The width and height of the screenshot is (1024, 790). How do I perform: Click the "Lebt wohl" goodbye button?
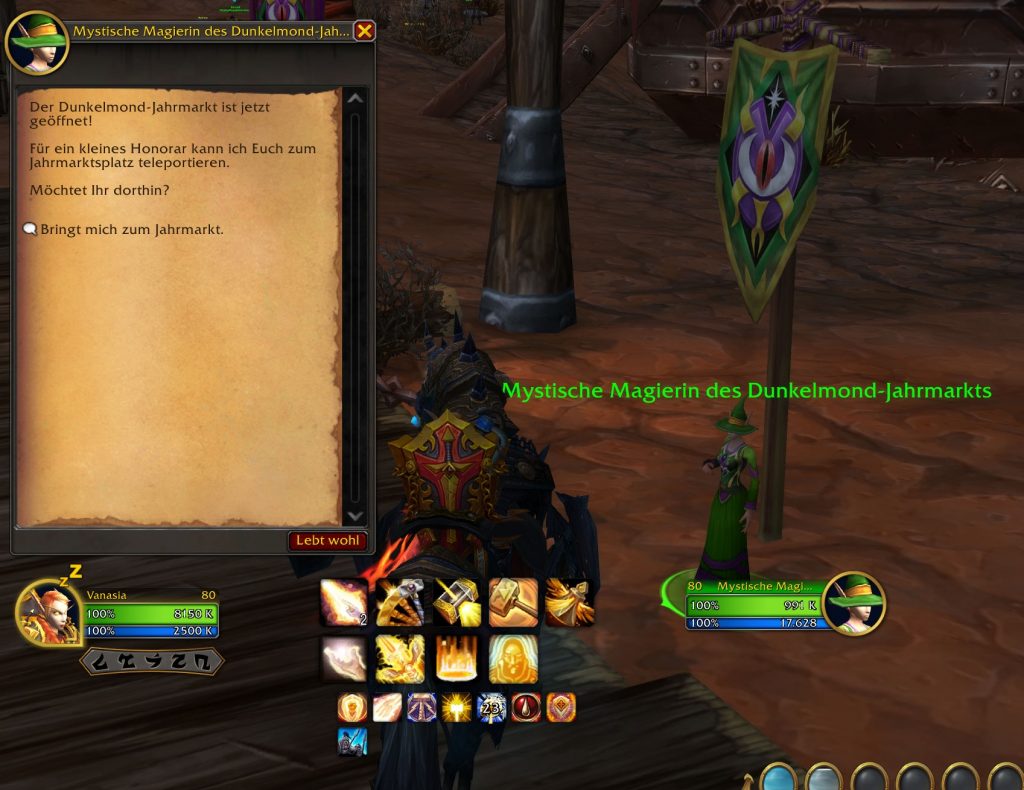[x=328, y=541]
